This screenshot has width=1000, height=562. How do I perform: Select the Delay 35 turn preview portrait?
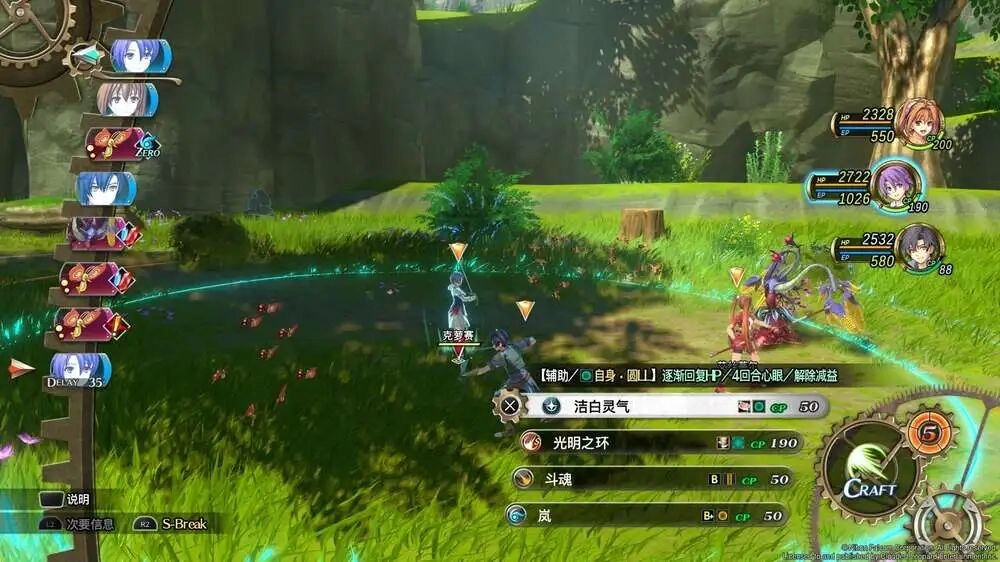(80, 368)
